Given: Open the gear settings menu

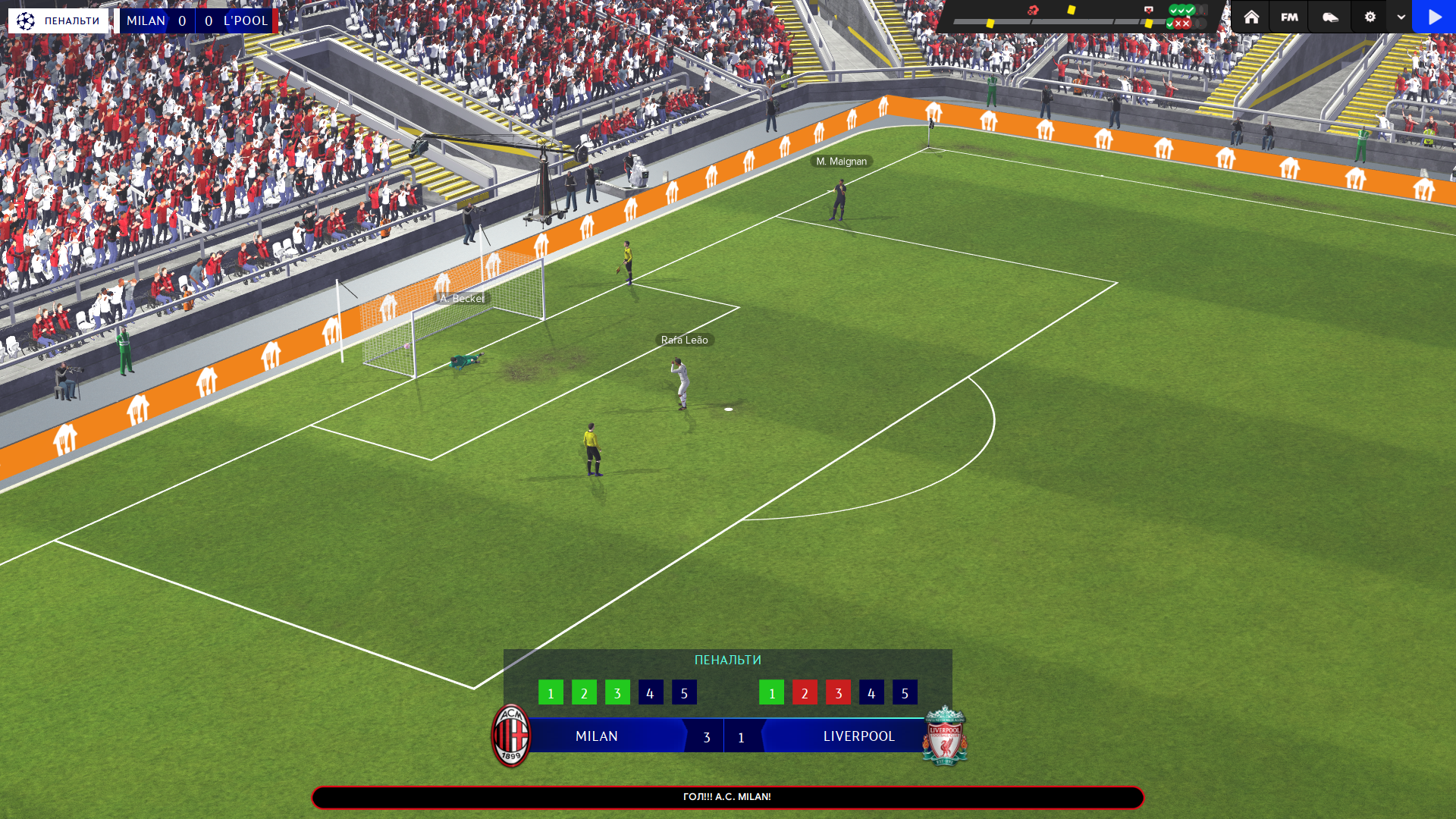Looking at the screenshot, I should 1370,17.
